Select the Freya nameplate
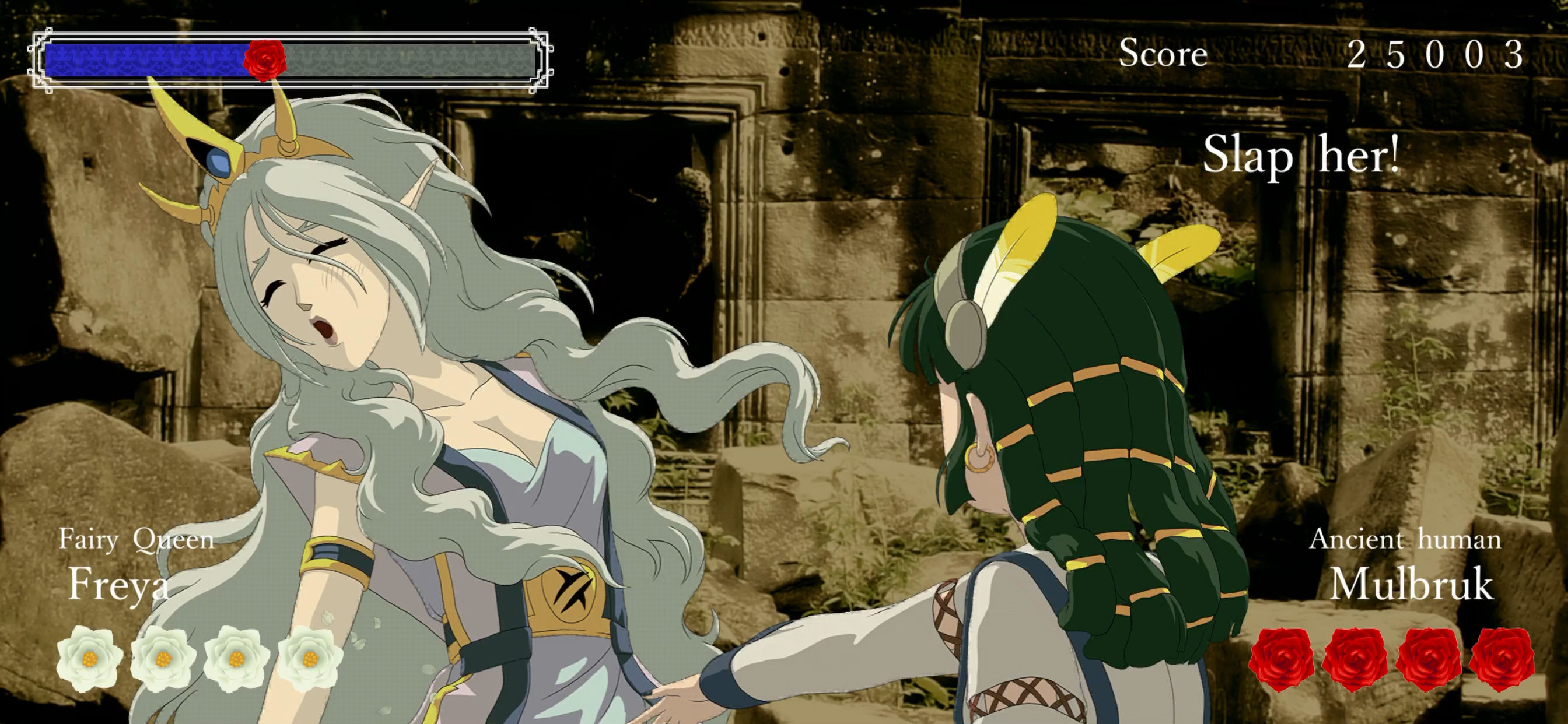Image resolution: width=1568 pixels, height=724 pixels. tap(121, 586)
